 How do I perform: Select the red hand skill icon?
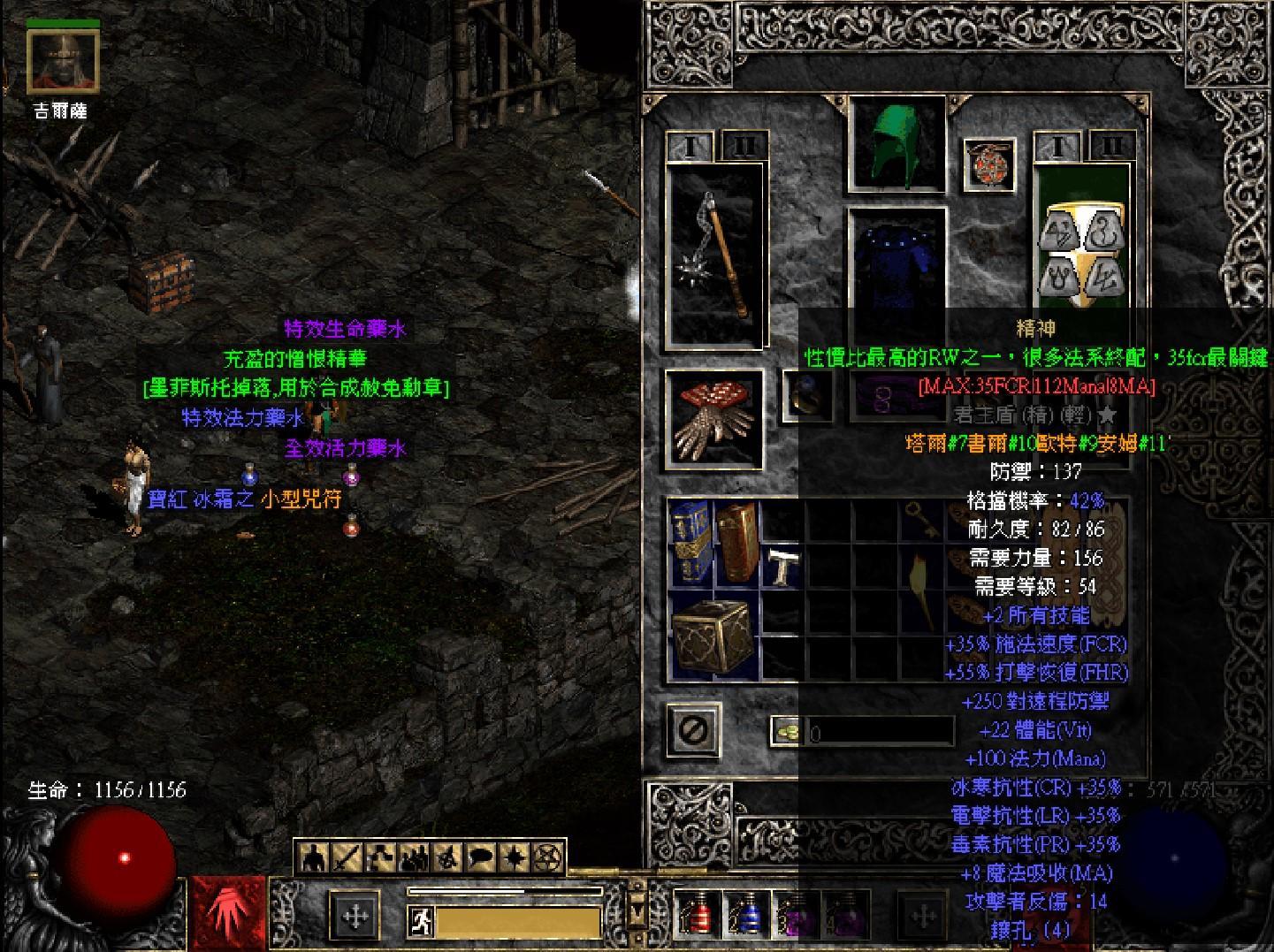pyautogui.click(x=227, y=916)
